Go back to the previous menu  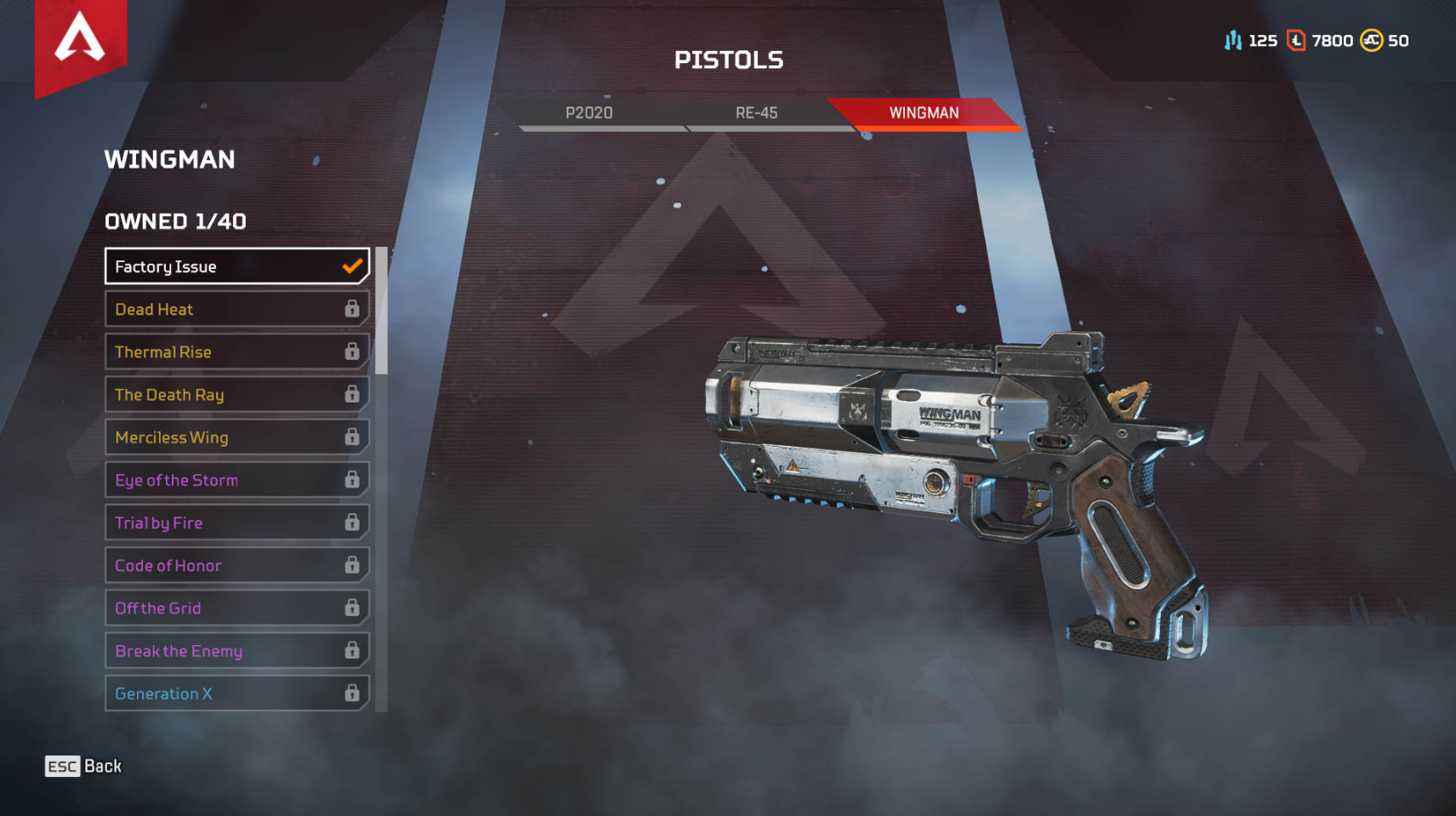click(83, 766)
